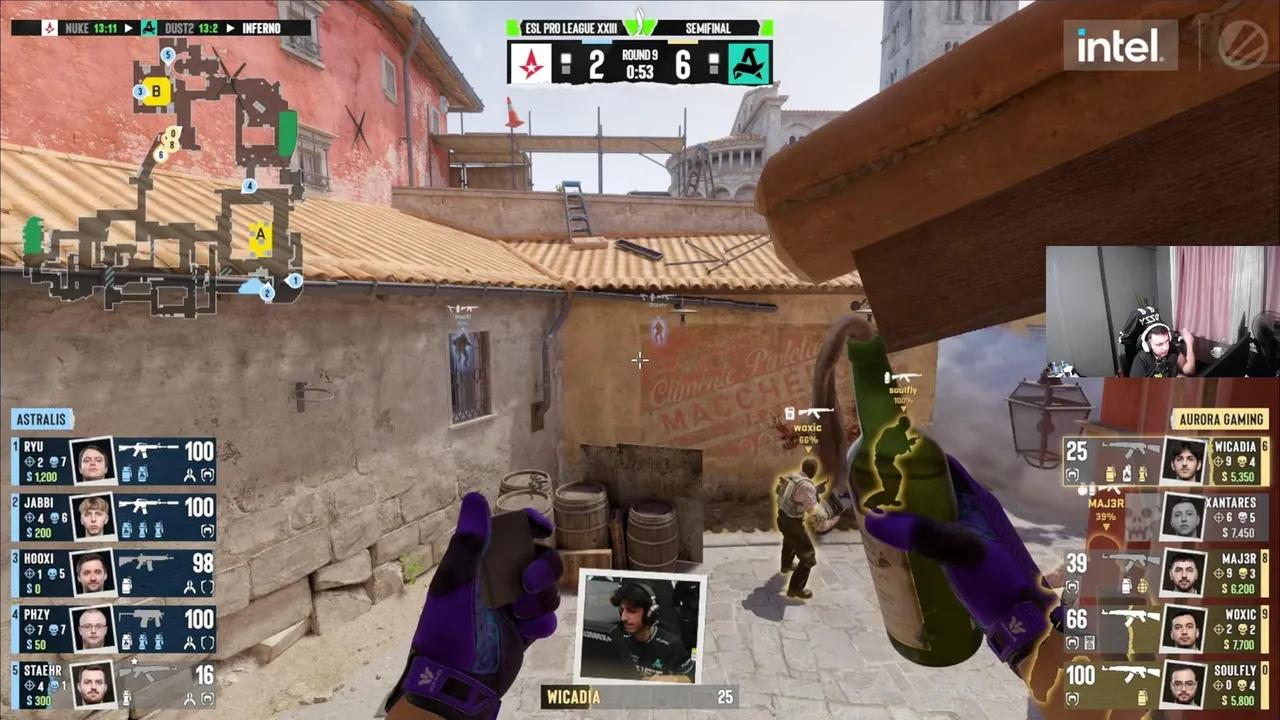Click WOXIC's defuse kit icon

[x=1090, y=641]
